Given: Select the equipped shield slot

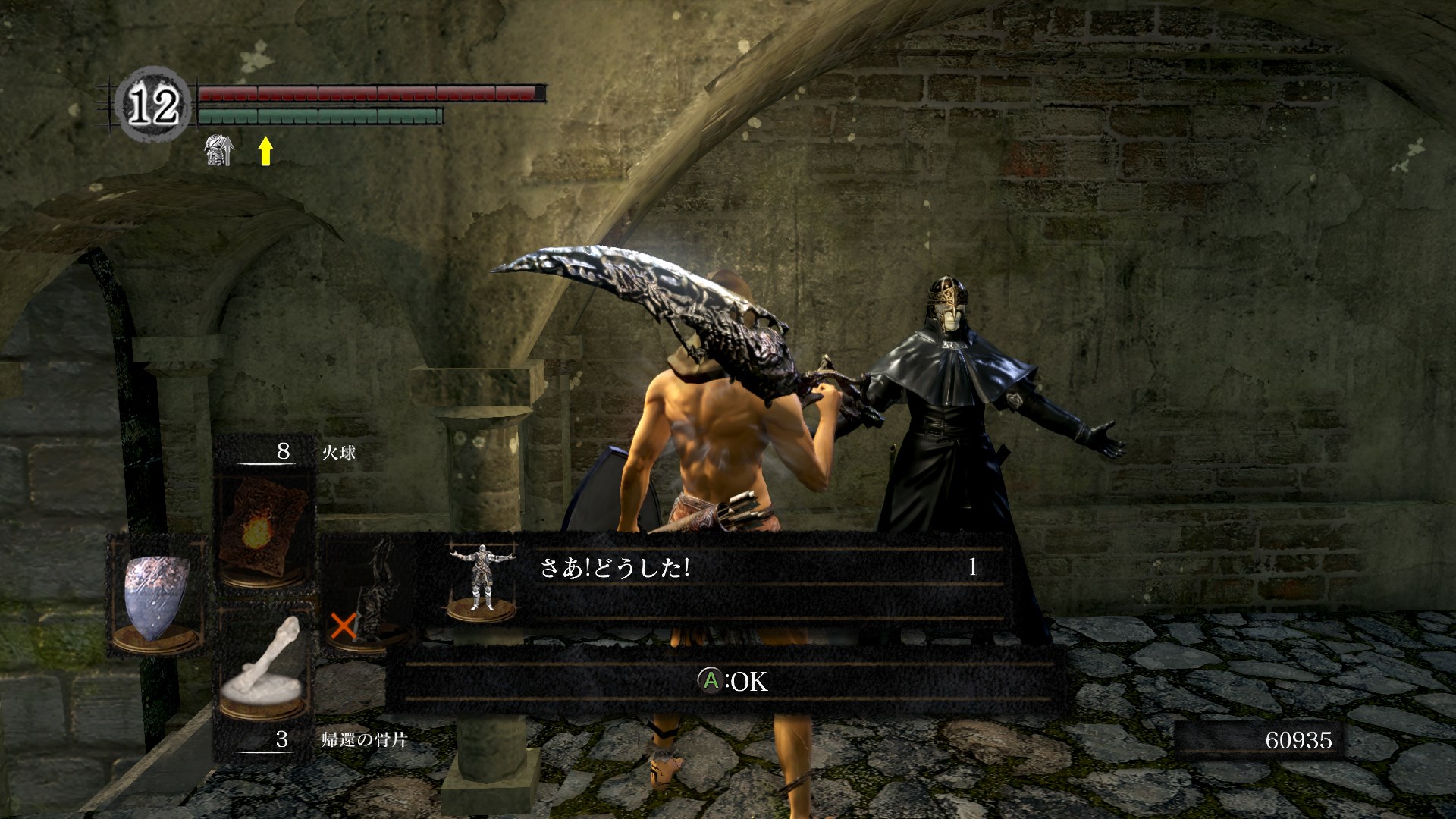Looking at the screenshot, I should click(x=158, y=595).
